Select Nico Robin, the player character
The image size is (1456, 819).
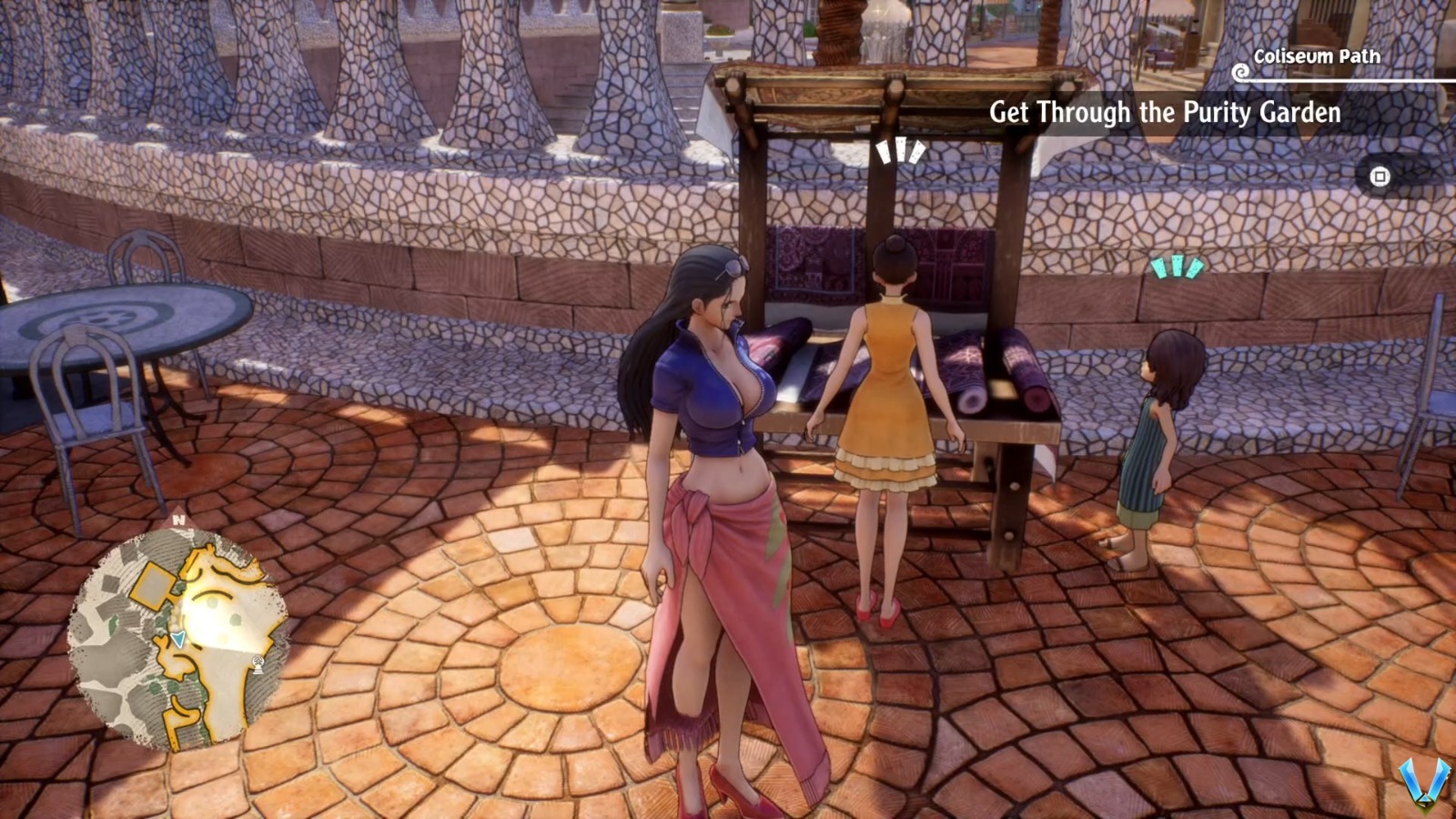(719, 455)
